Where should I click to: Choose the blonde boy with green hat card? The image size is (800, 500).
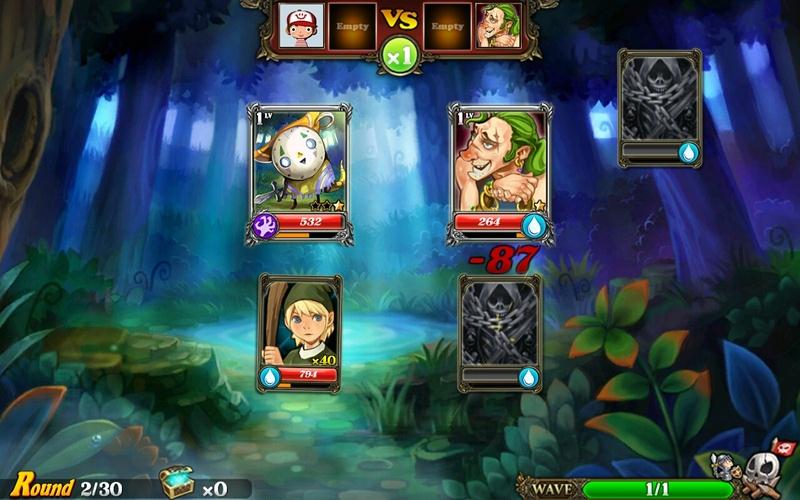(300, 325)
